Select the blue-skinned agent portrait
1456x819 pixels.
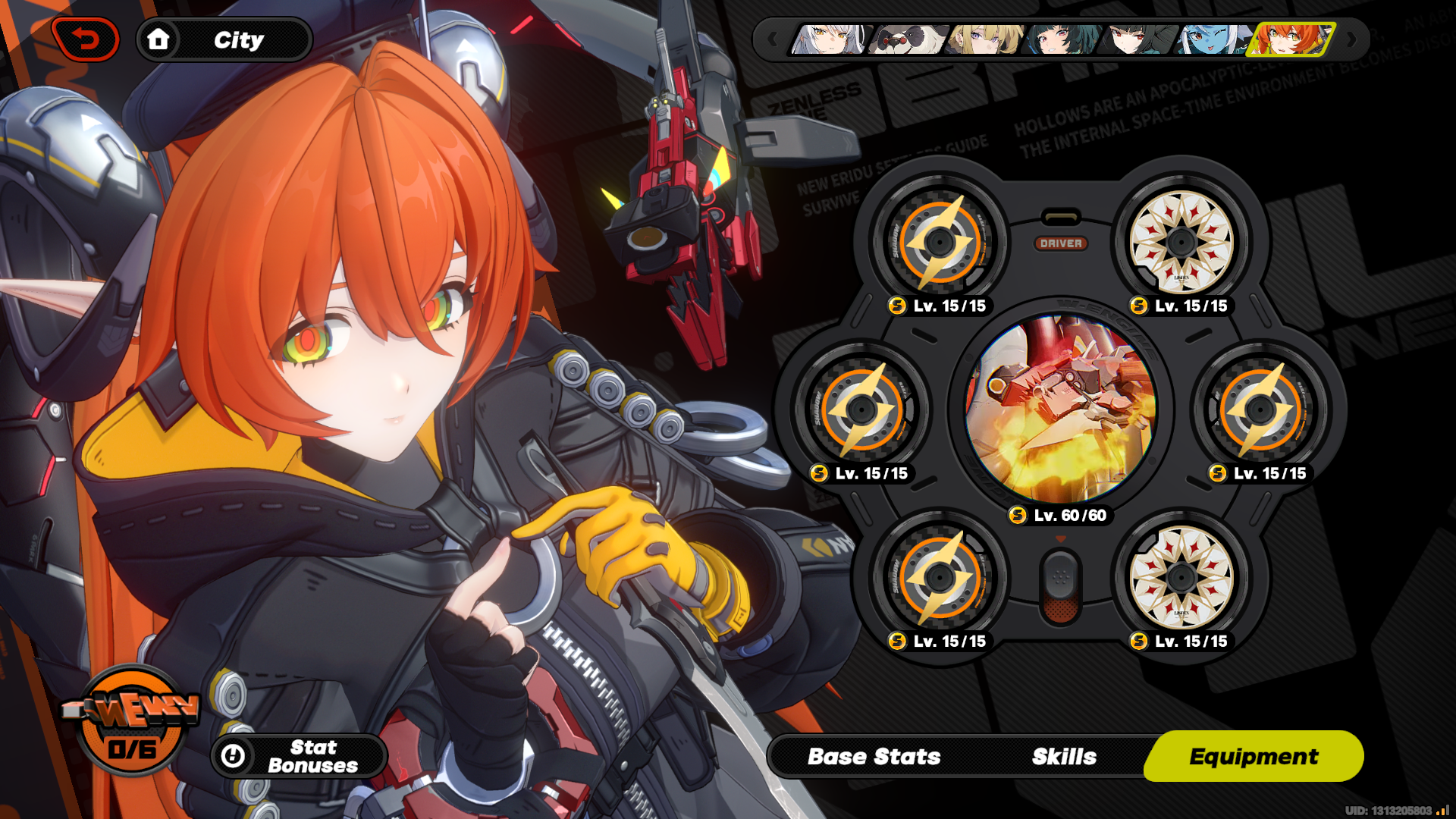tap(1213, 39)
